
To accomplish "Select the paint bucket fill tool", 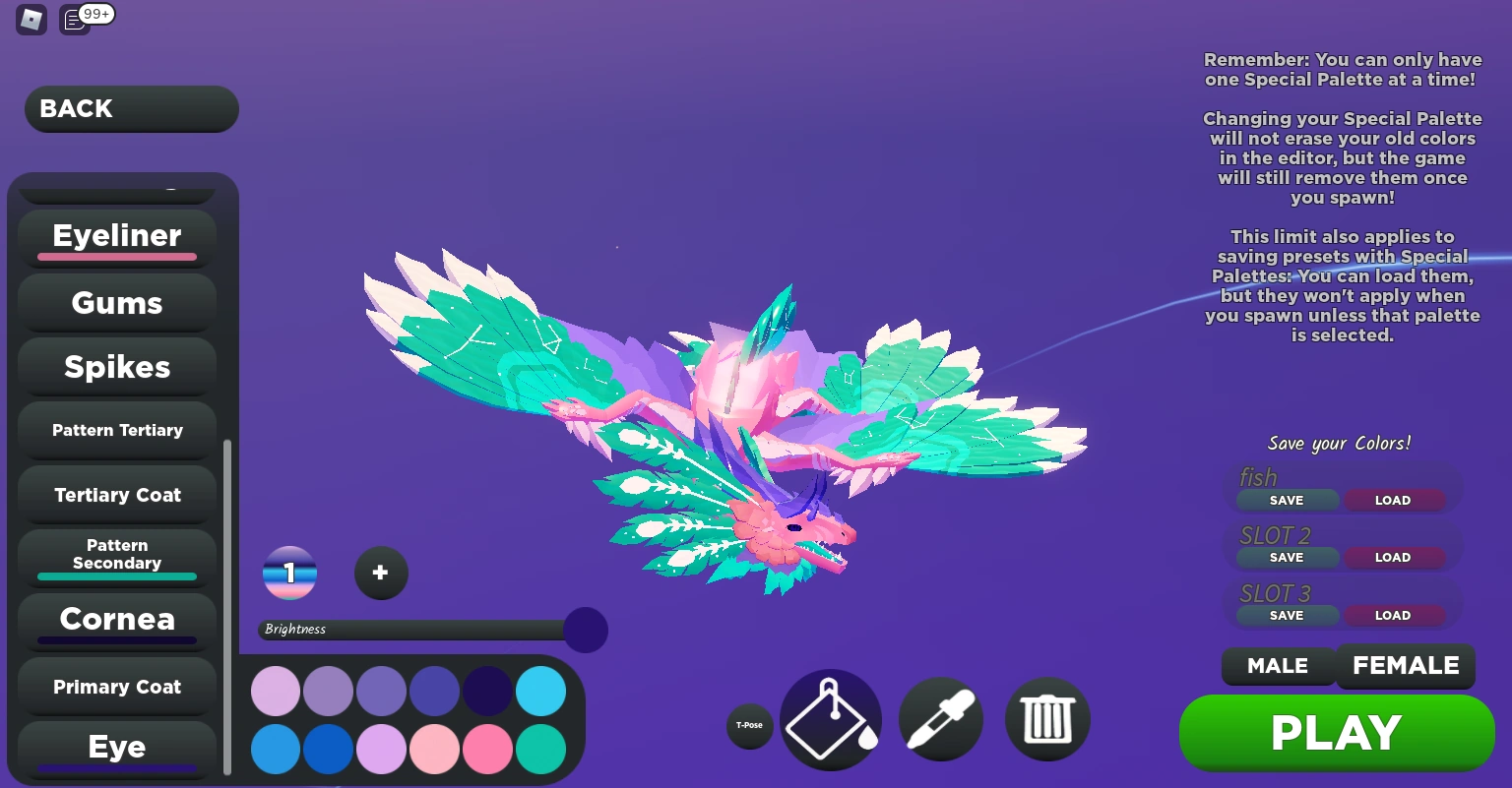I will coord(830,719).
